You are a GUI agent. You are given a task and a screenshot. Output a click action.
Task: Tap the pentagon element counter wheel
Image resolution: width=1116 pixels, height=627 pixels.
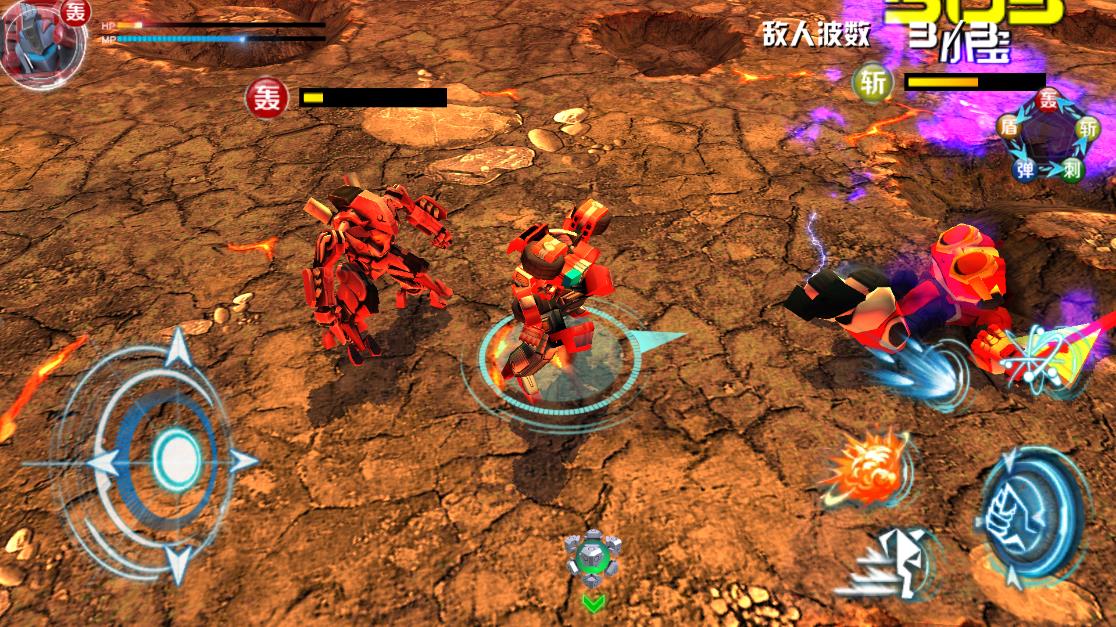point(1047,138)
